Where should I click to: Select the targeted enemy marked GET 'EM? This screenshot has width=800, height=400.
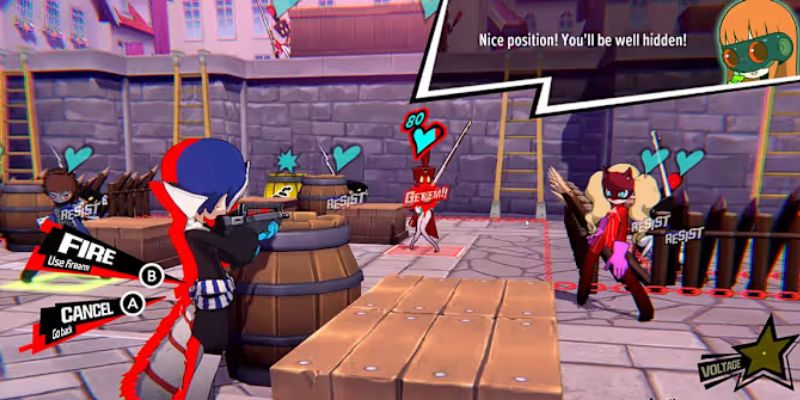click(x=423, y=203)
